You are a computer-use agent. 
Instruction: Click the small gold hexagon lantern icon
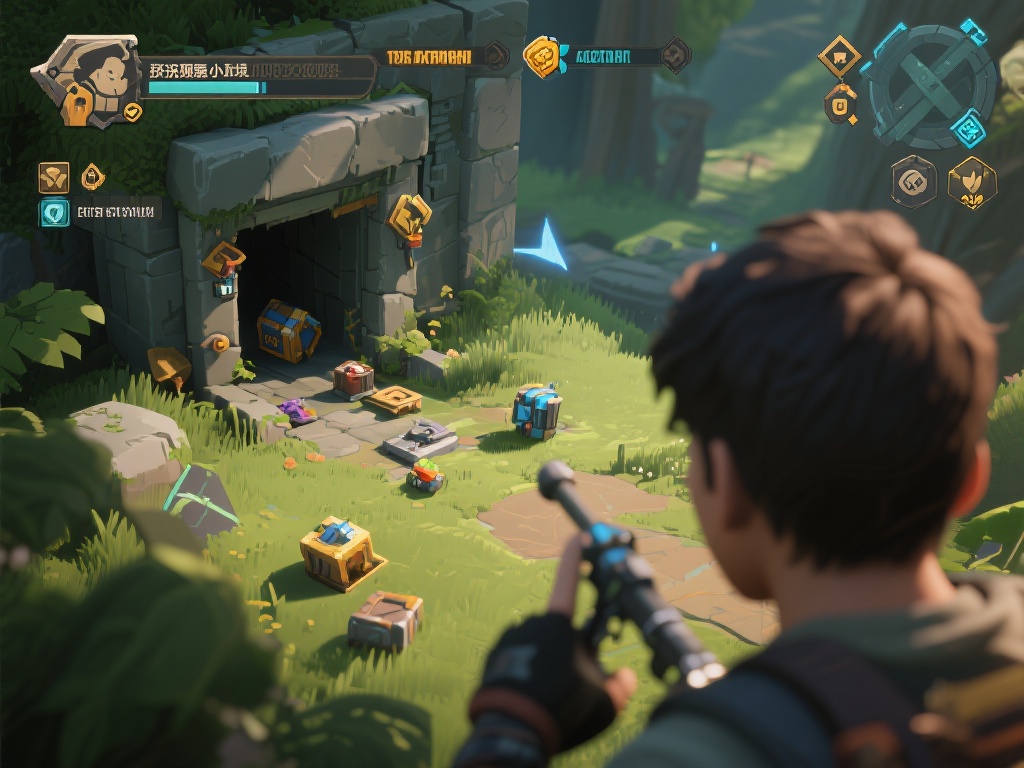(x=92, y=177)
